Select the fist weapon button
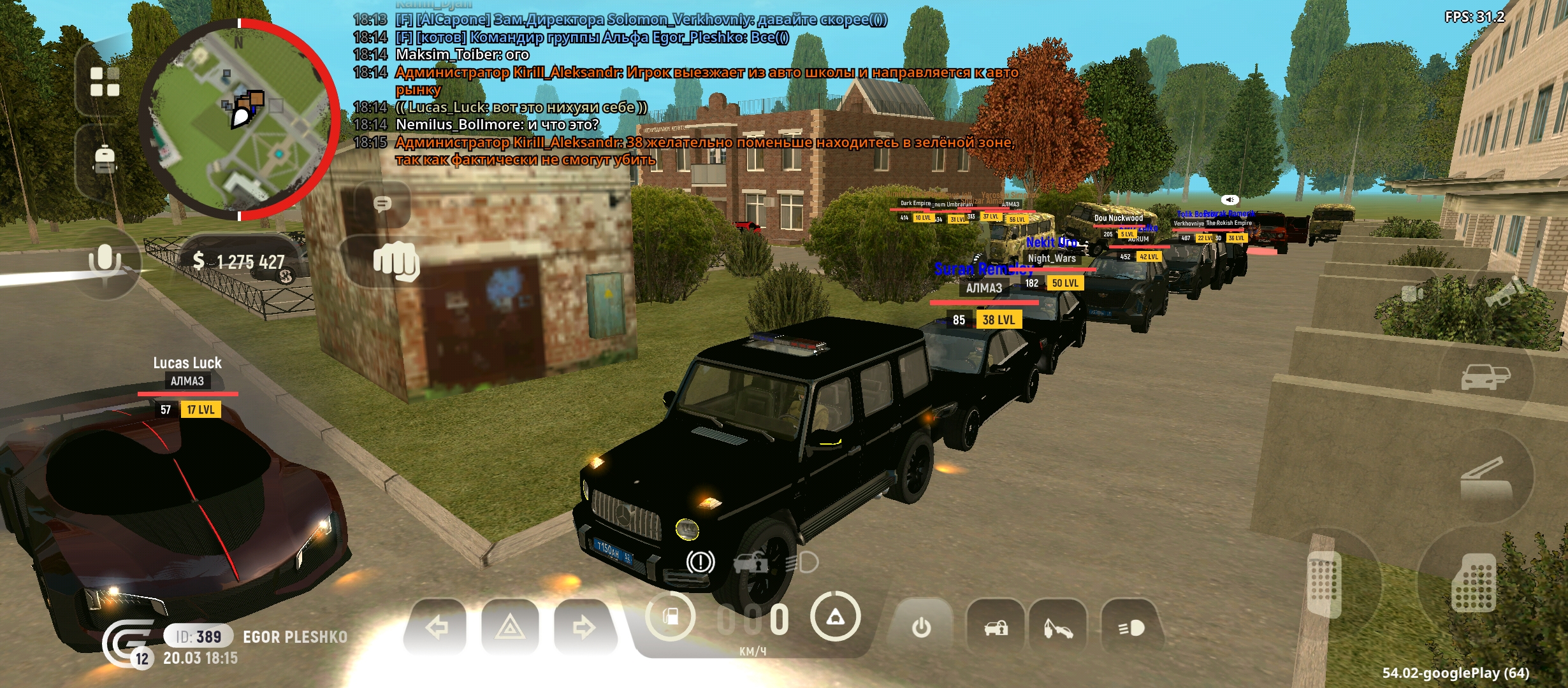This screenshot has height=688, width=1568. click(395, 261)
